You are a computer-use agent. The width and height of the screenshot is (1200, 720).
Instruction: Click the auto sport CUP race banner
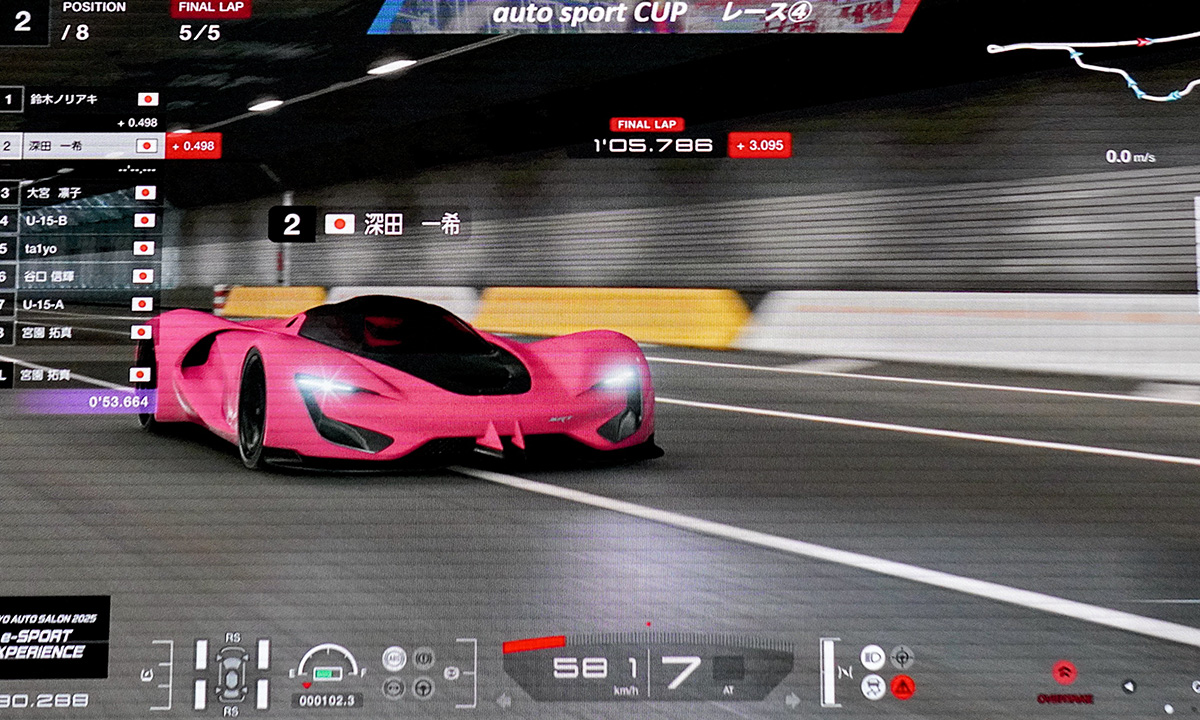[x=644, y=16]
